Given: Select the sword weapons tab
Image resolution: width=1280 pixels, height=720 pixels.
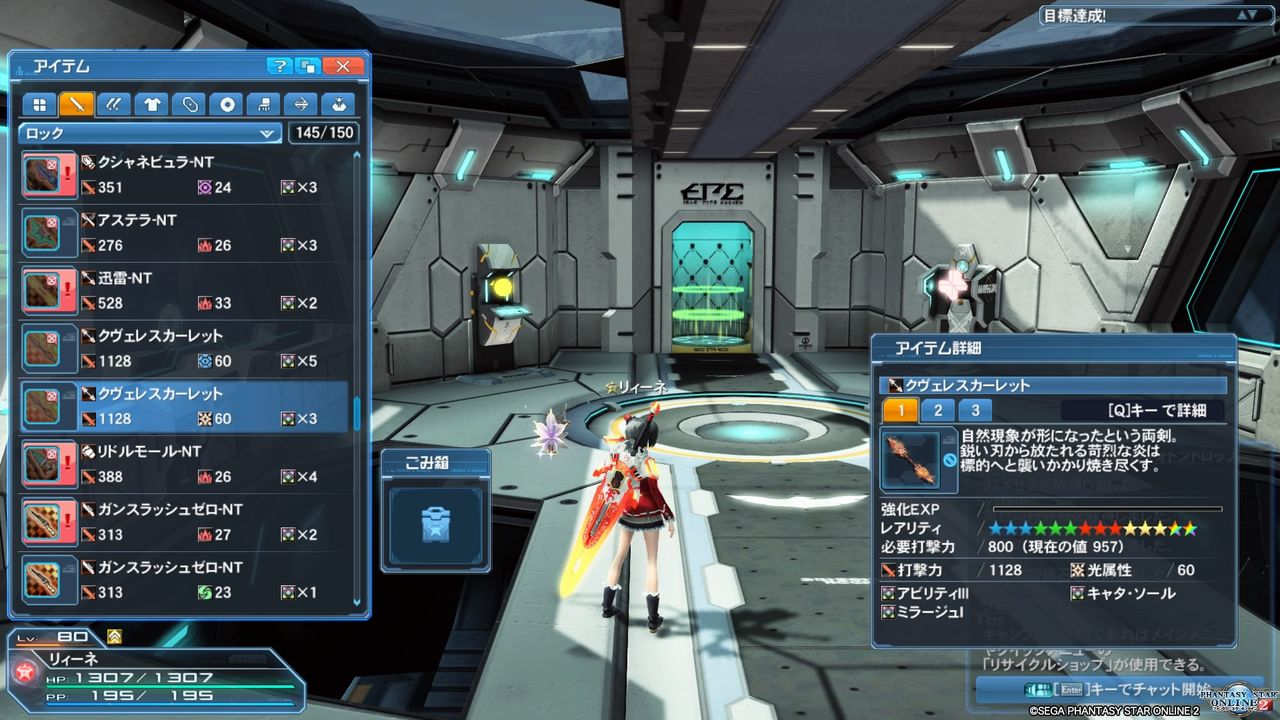Looking at the screenshot, I should click(77, 104).
